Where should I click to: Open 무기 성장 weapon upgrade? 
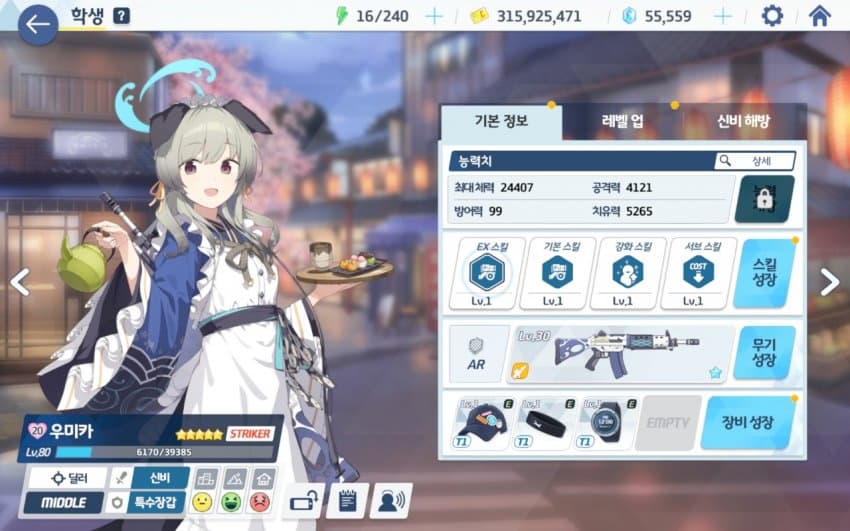pyautogui.click(x=763, y=353)
